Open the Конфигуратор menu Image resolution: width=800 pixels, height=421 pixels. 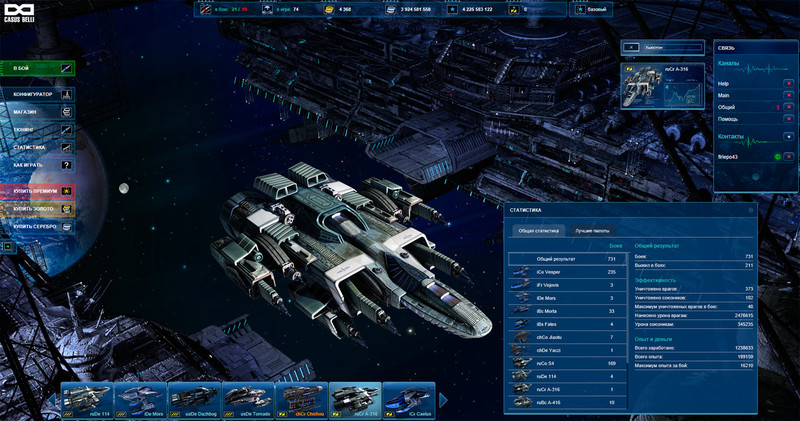coord(38,94)
